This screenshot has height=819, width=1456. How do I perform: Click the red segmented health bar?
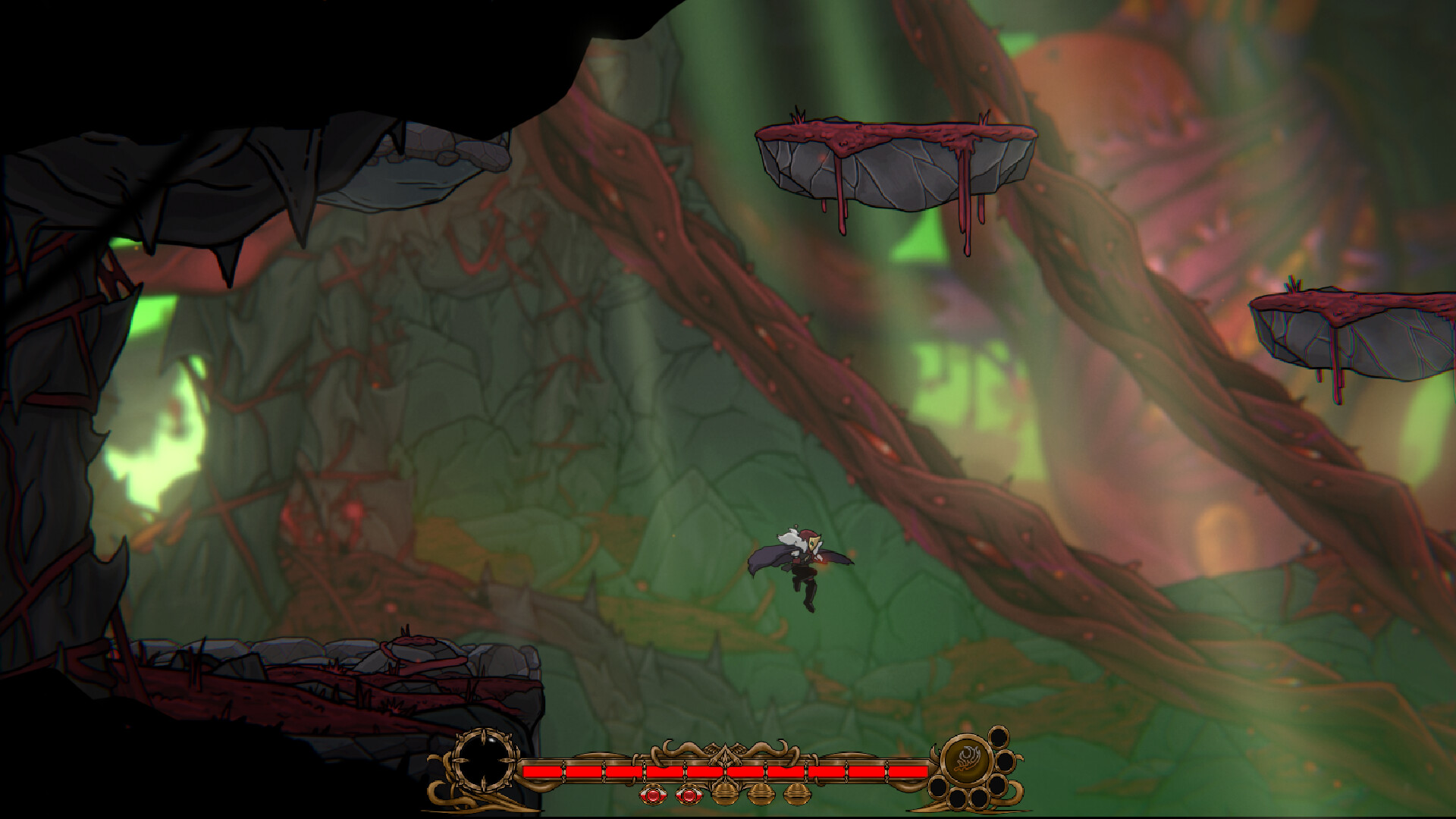pyautogui.click(x=720, y=770)
